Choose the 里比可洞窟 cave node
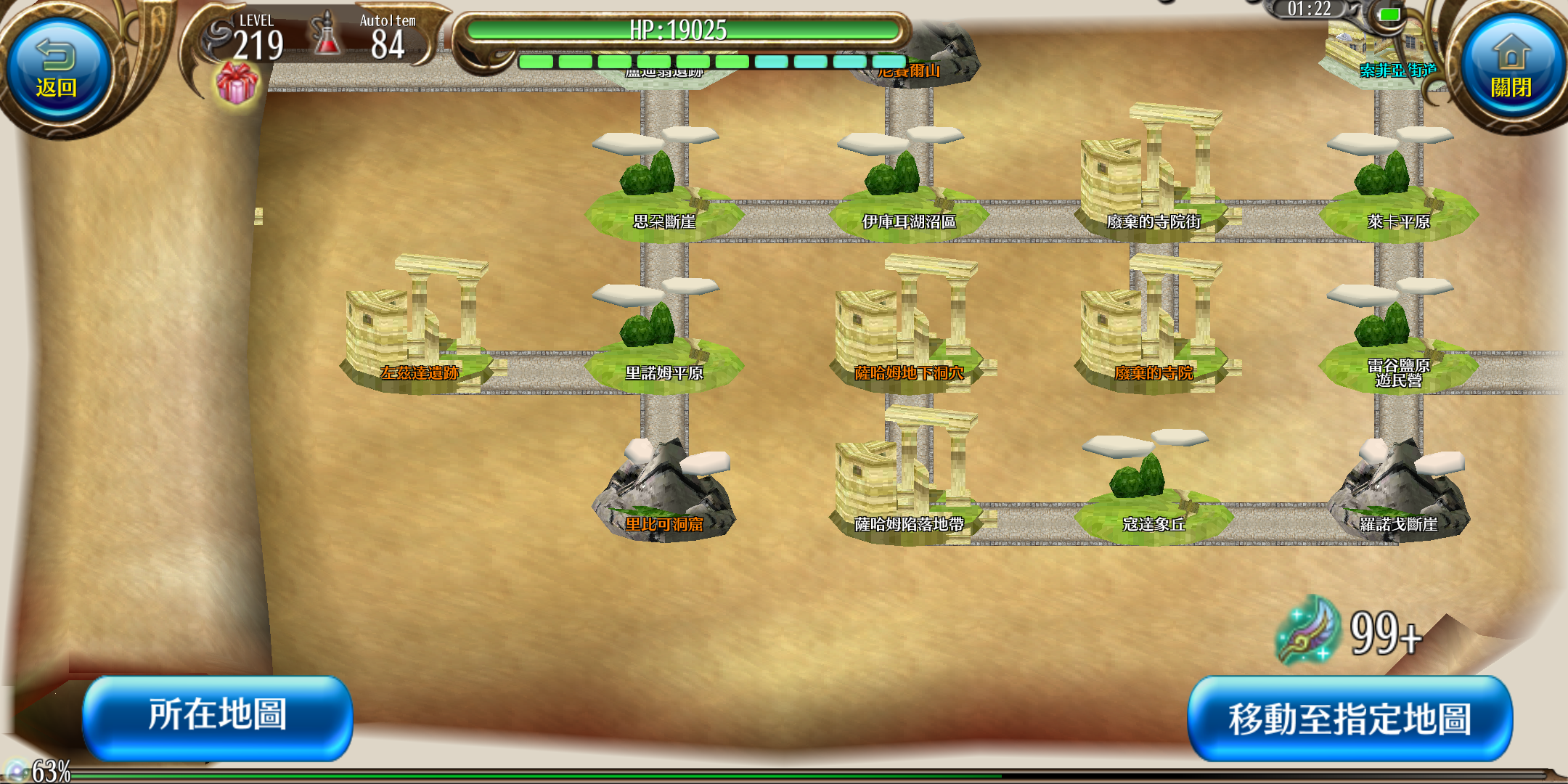This screenshot has width=1568, height=784. [x=664, y=494]
